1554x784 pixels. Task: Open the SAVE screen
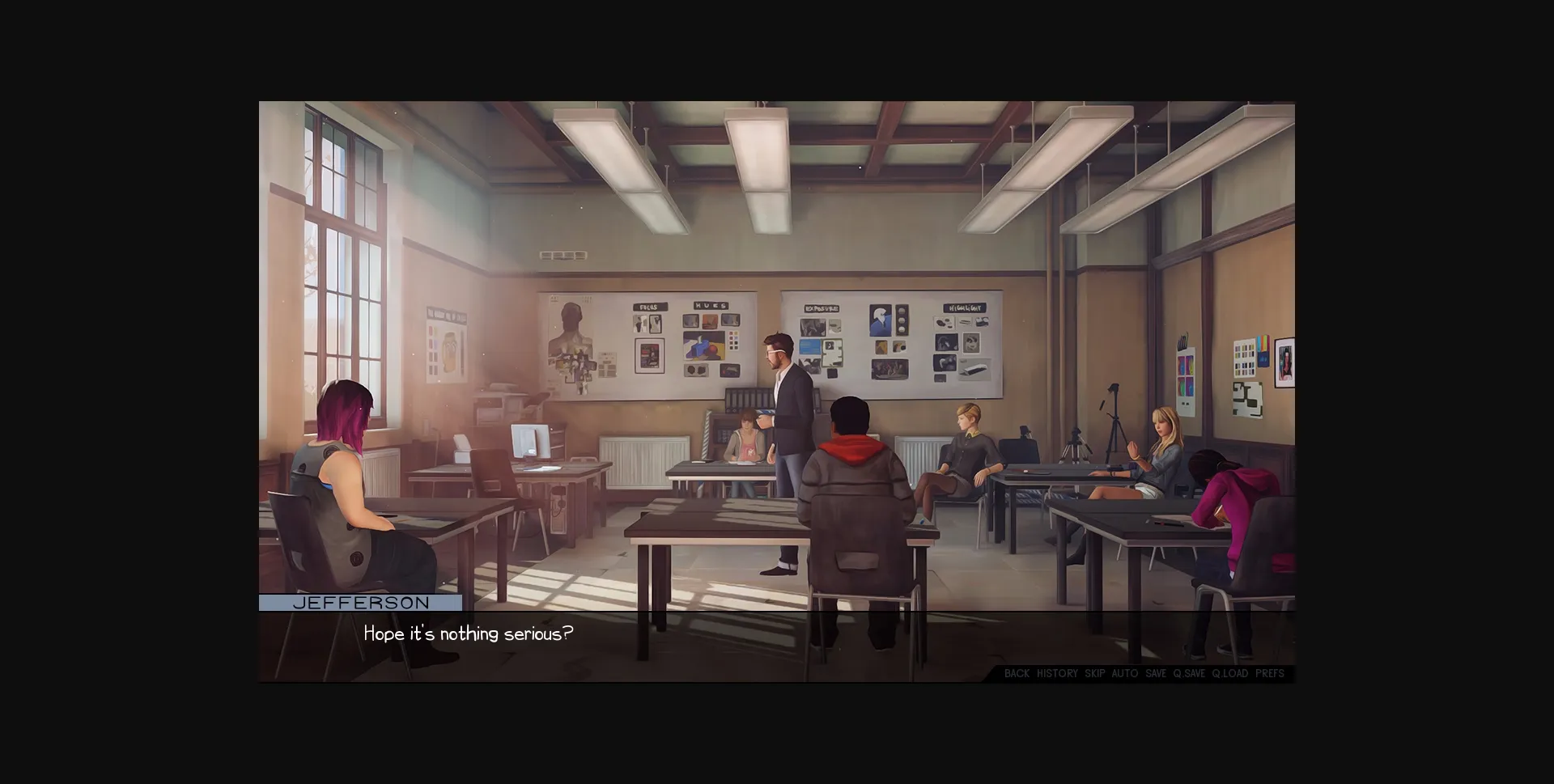coord(1154,673)
